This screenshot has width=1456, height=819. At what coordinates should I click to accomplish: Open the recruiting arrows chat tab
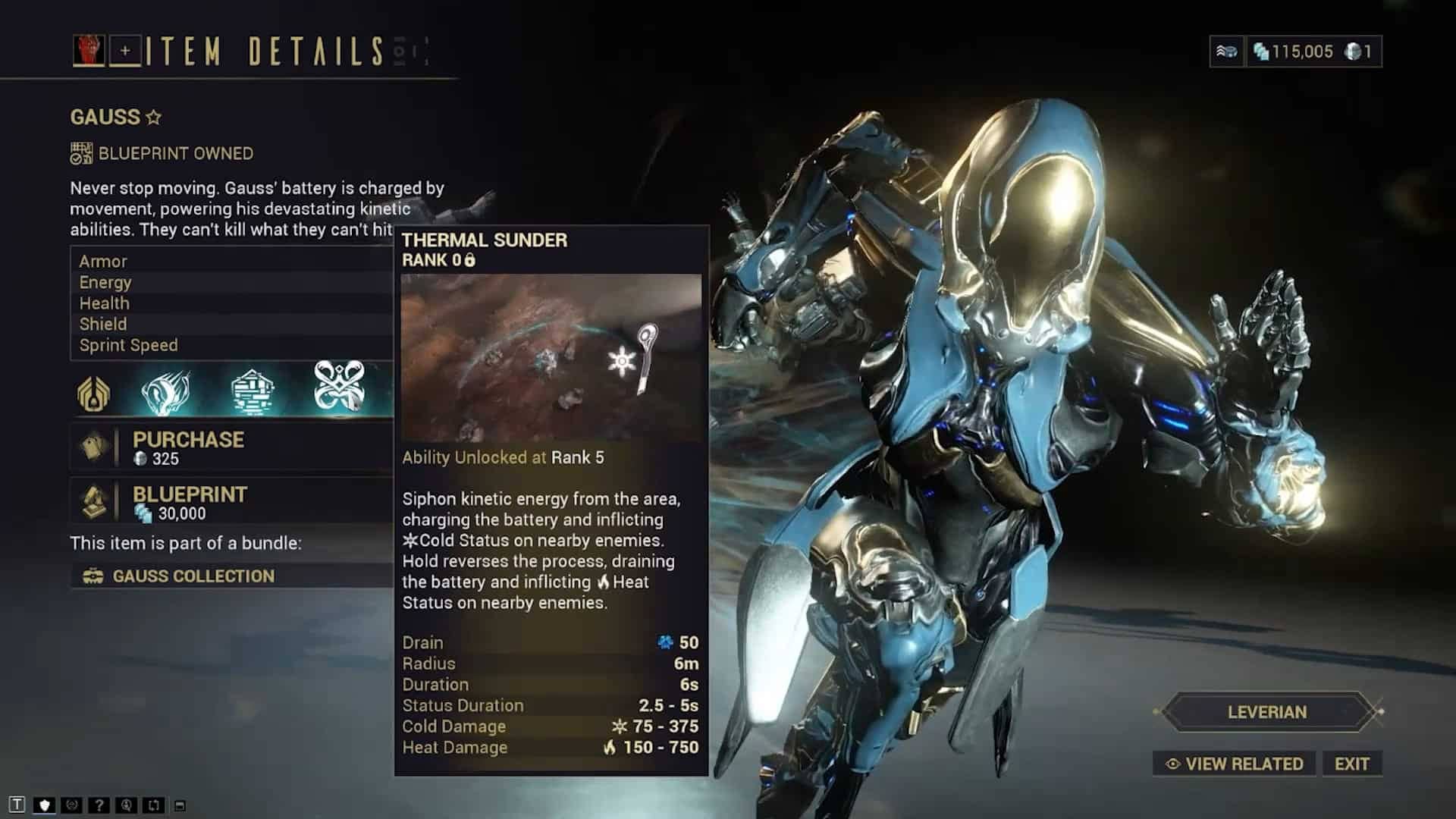coord(153,805)
